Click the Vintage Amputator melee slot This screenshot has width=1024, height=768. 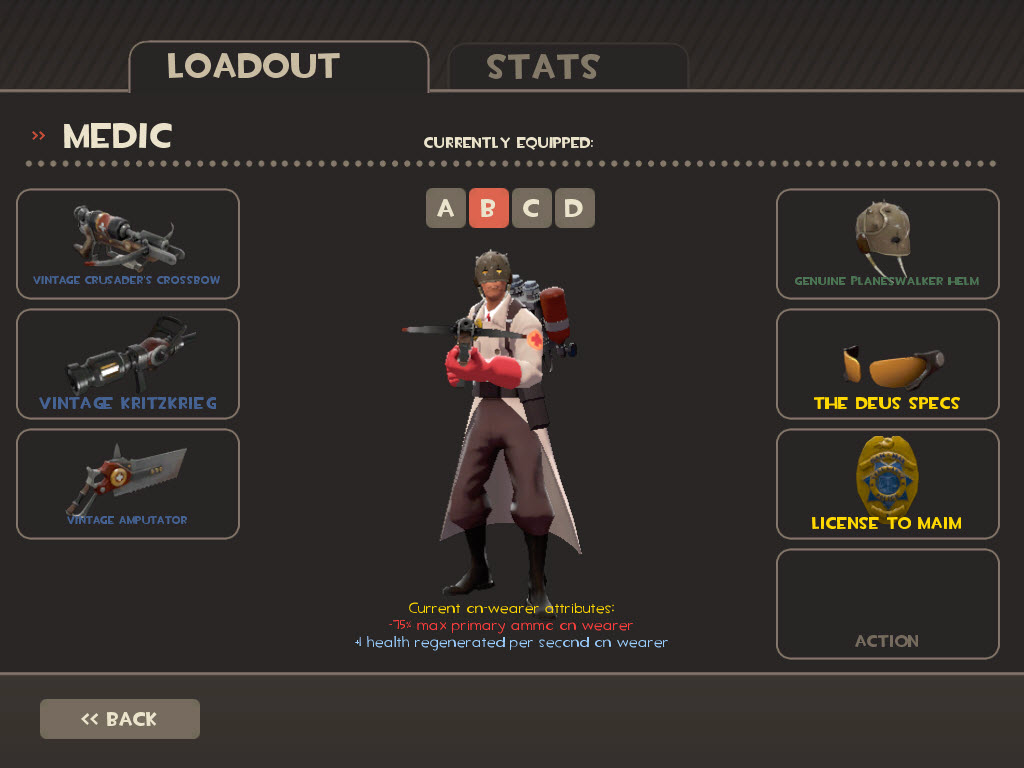coord(128,484)
